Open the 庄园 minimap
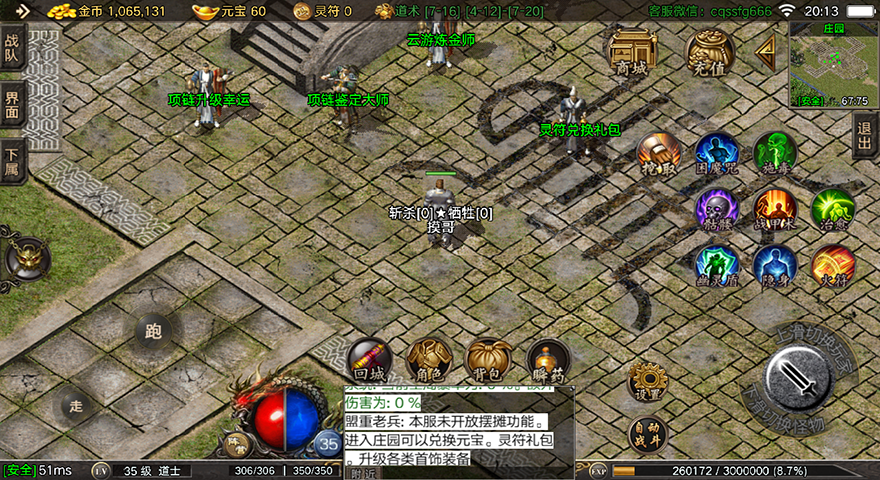The height and width of the screenshot is (480, 880). 830,64
